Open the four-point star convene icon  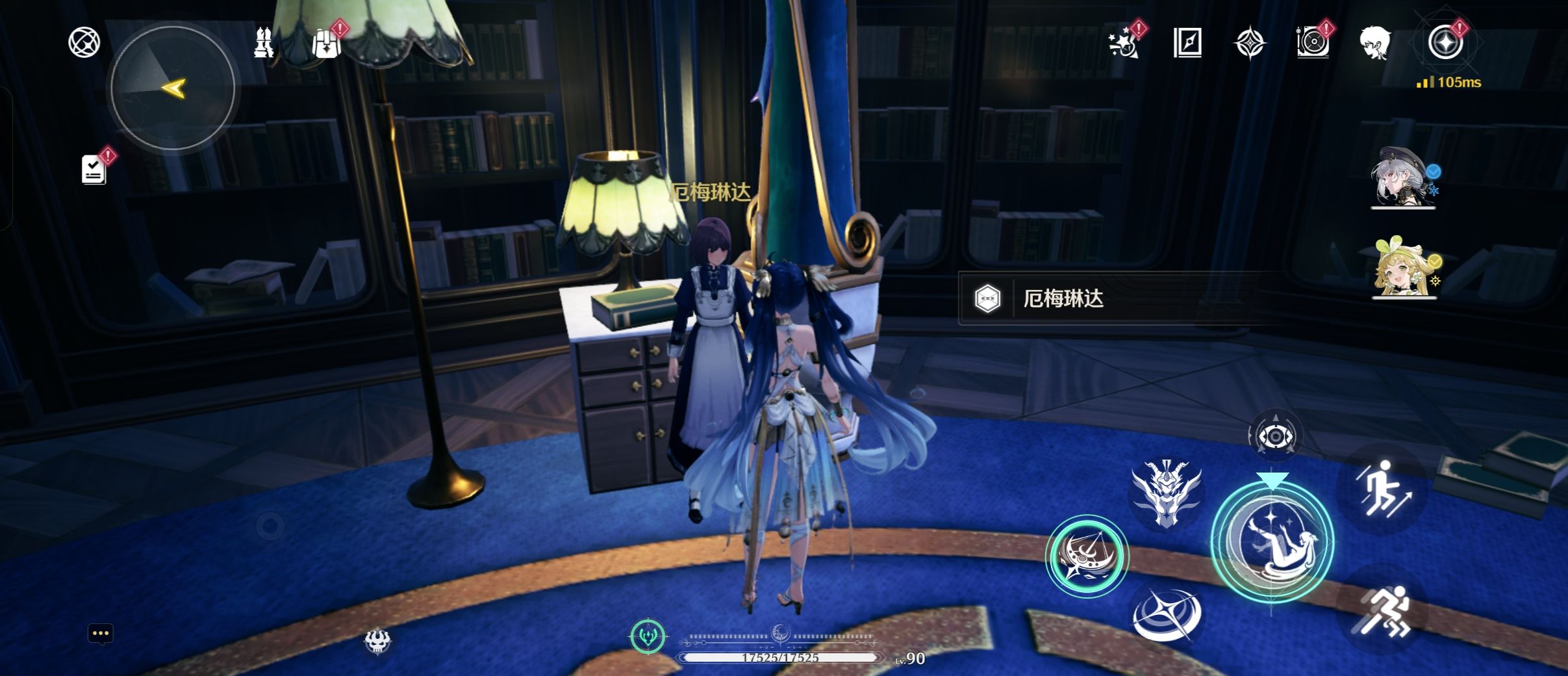point(1250,44)
